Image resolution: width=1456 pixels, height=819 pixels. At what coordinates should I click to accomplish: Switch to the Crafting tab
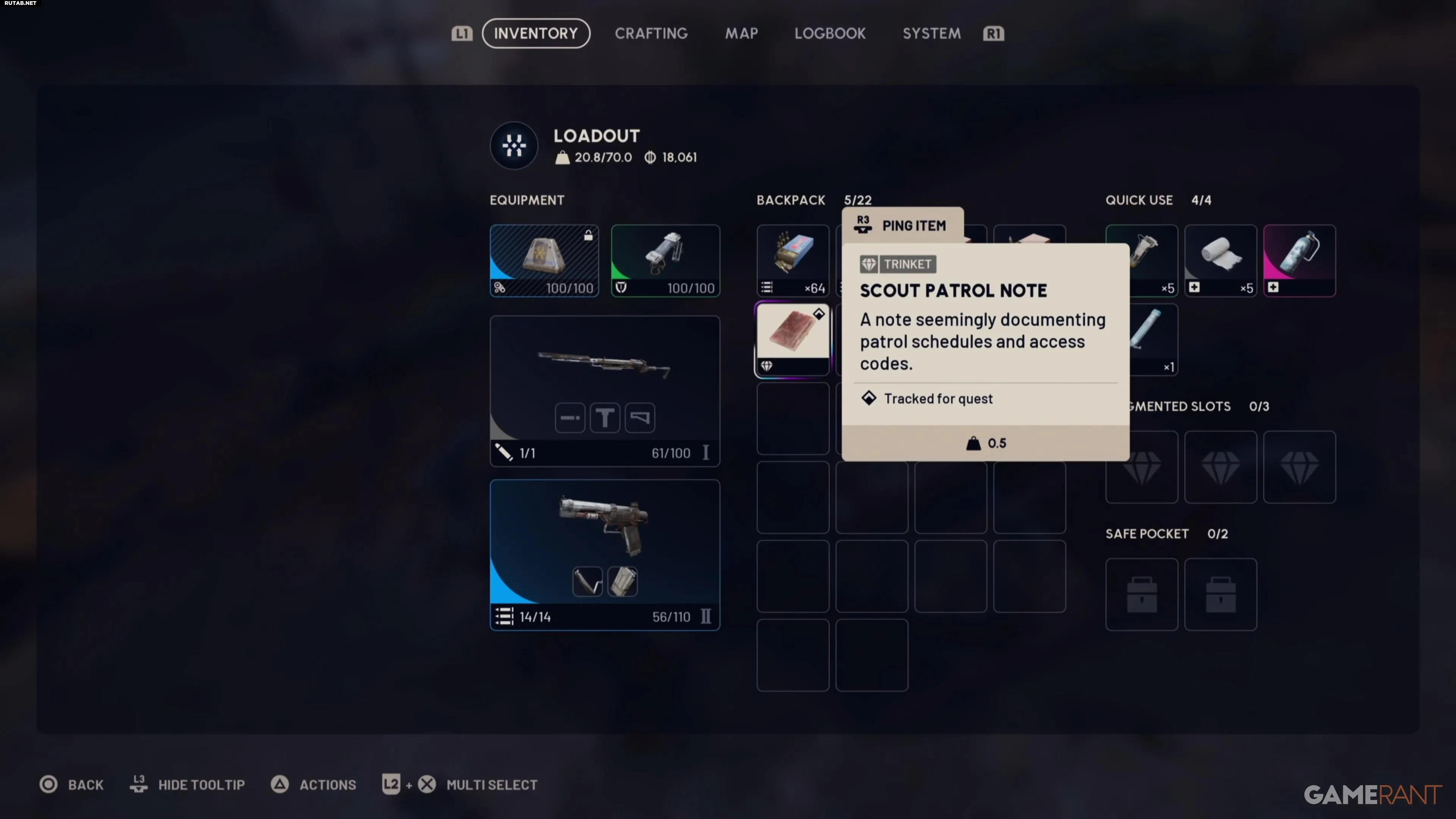click(x=651, y=33)
